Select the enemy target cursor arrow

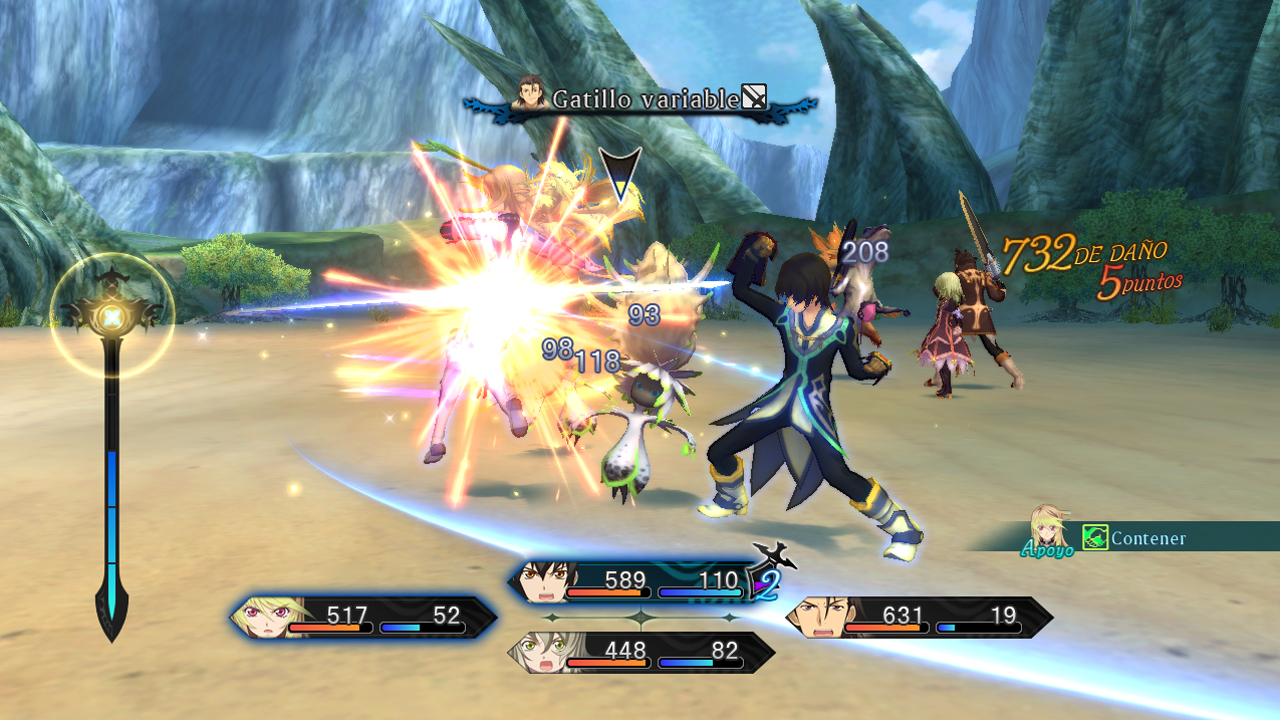tap(620, 173)
